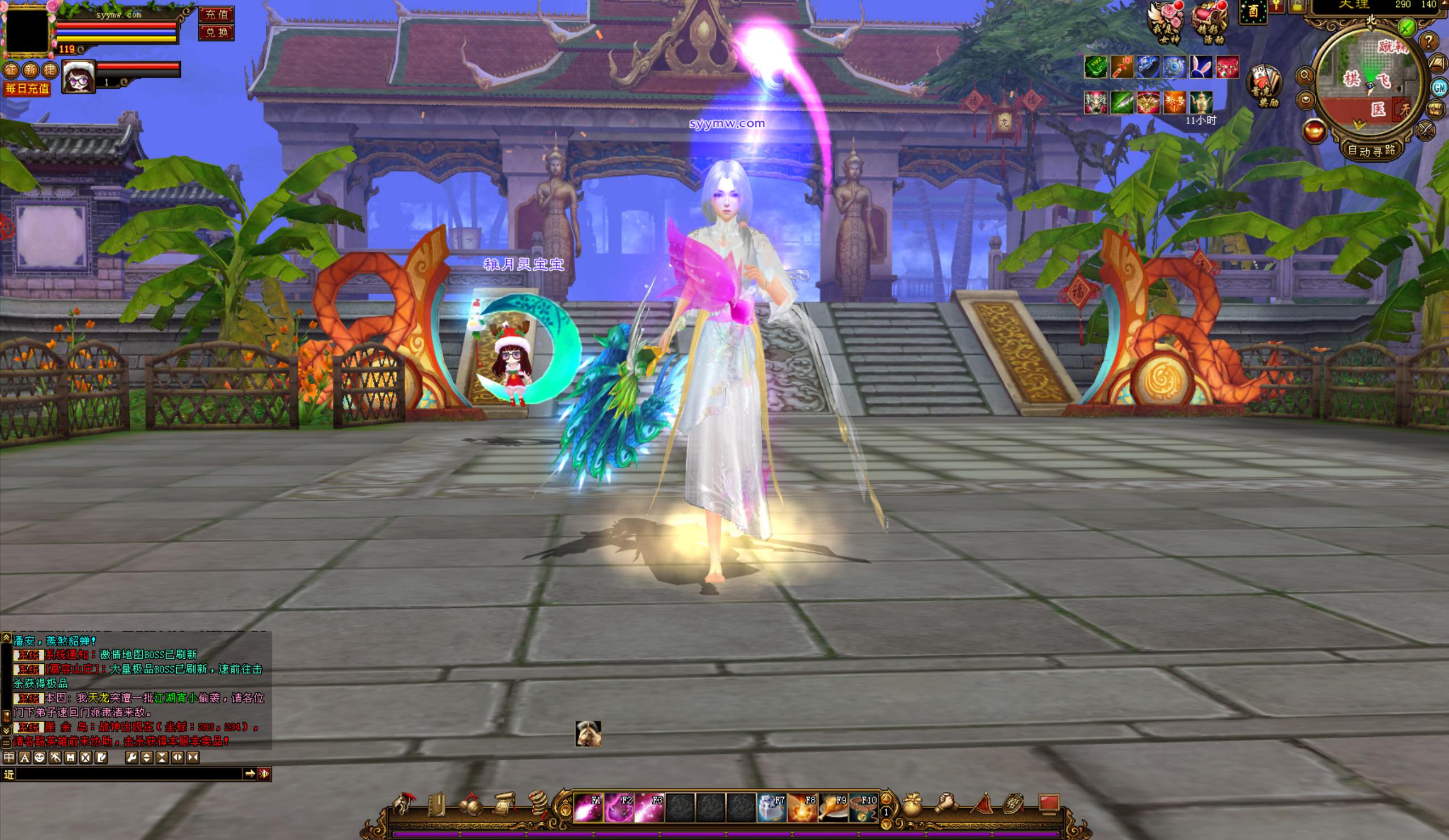
Task: Click the 兑换 exchange button
Action: 216,32
